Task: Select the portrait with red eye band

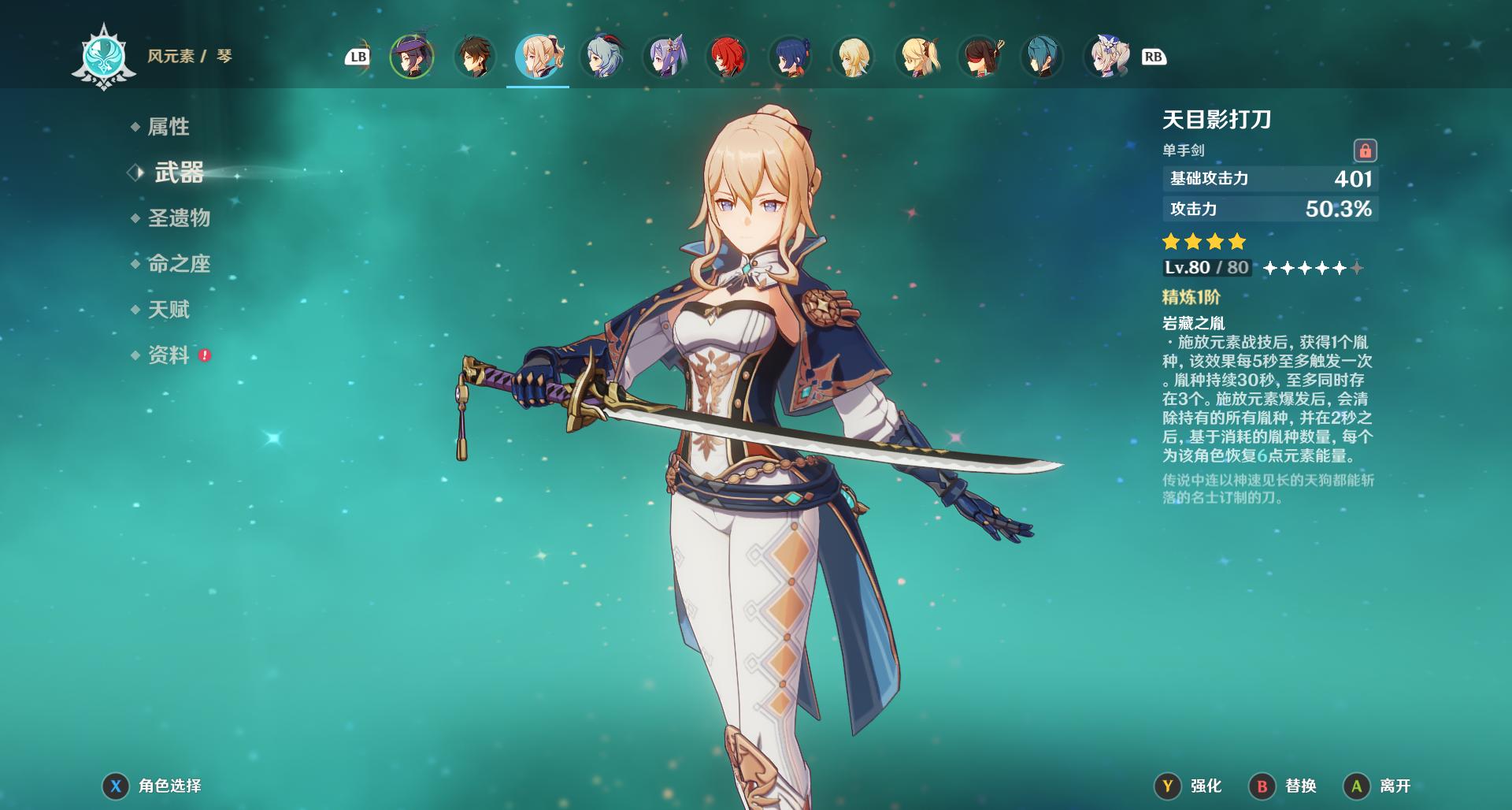Action: [x=980, y=57]
